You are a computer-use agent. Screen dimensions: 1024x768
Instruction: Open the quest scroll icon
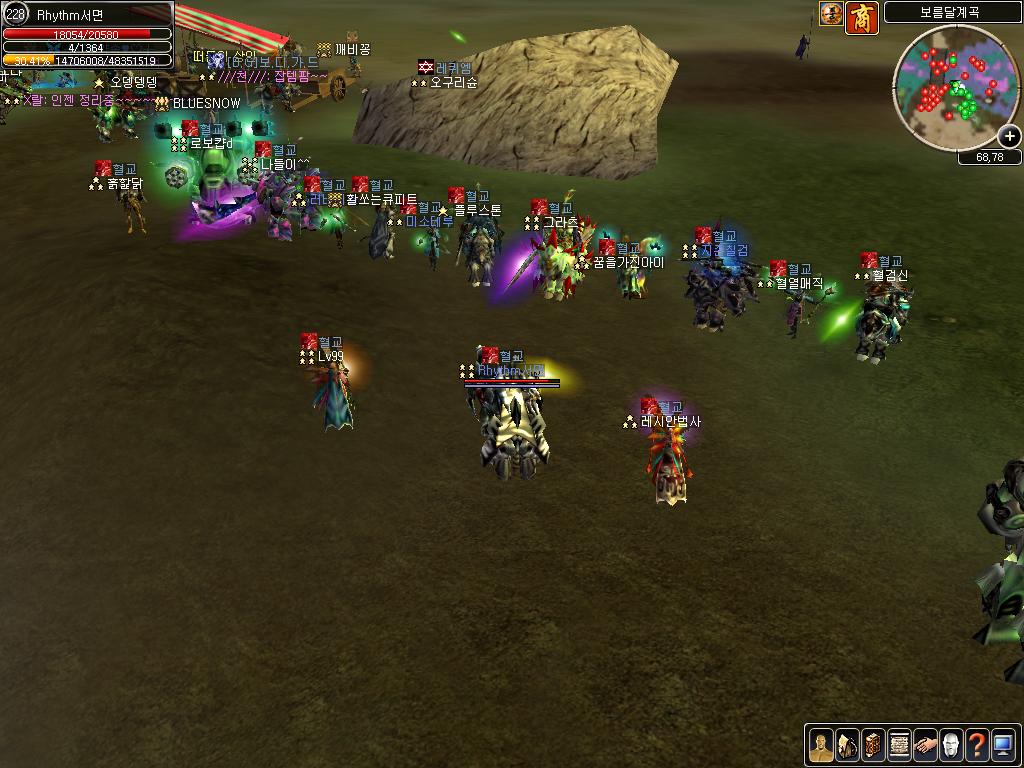[x=899, y=745]
